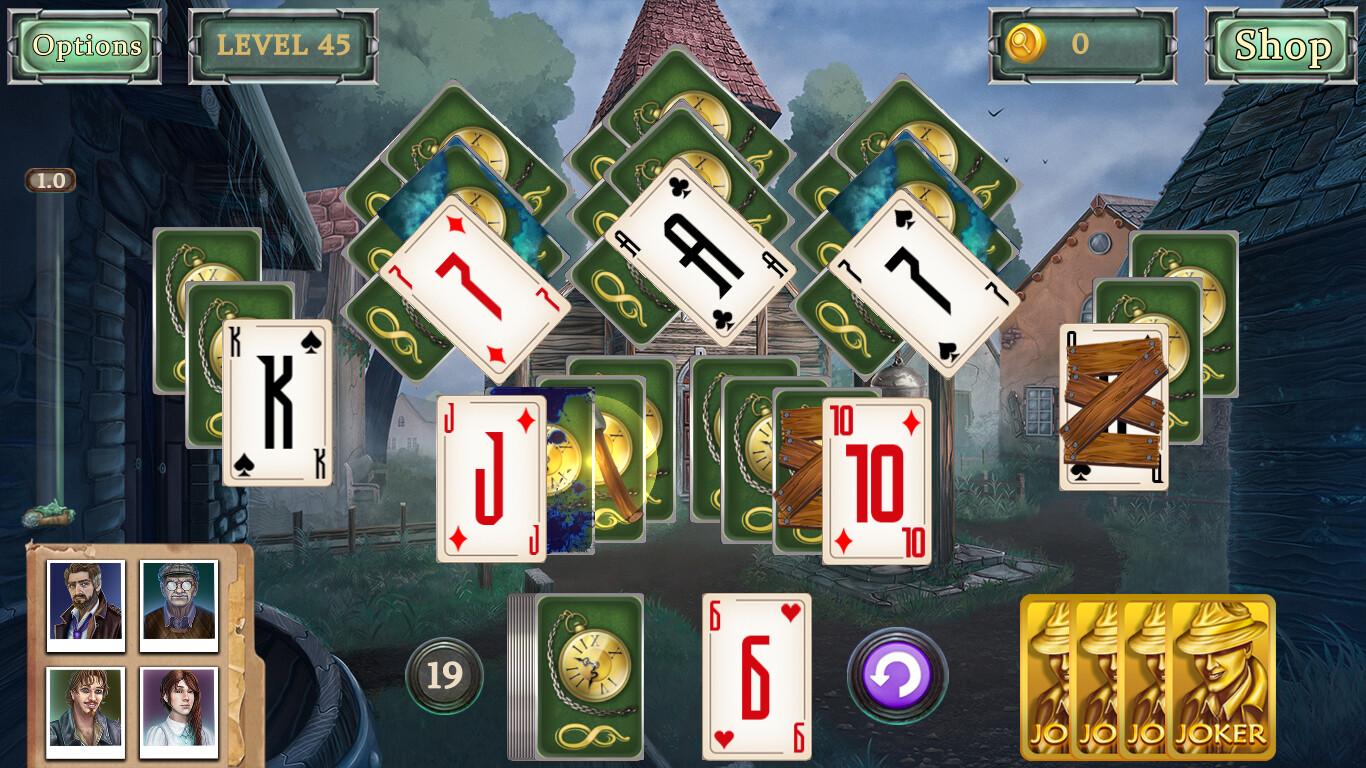Select the elderly man with glasses portrait
Viewport: 1366px width, 768px height.
[x=178, y=603]
